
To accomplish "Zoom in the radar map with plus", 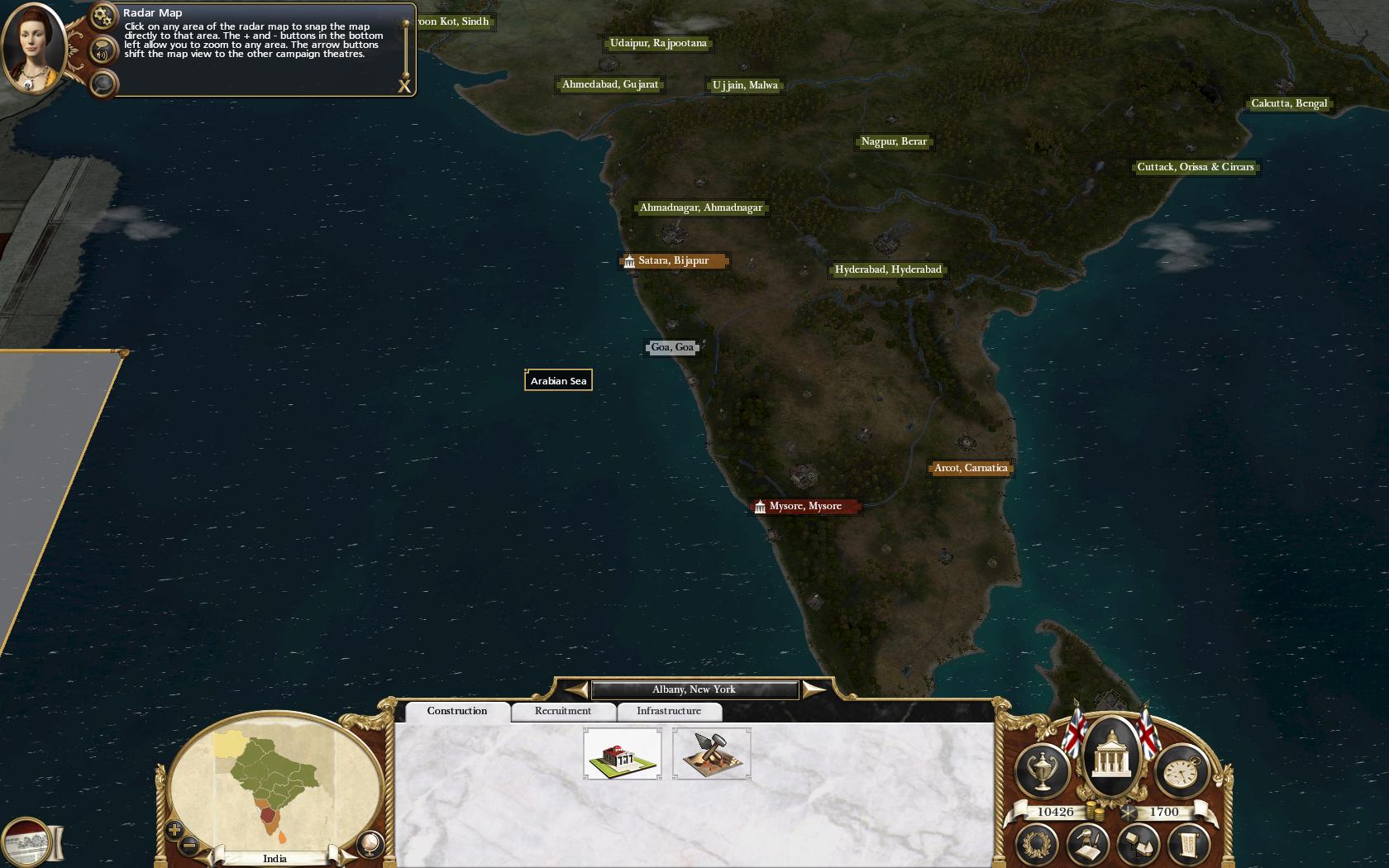I will coord(174,829).
